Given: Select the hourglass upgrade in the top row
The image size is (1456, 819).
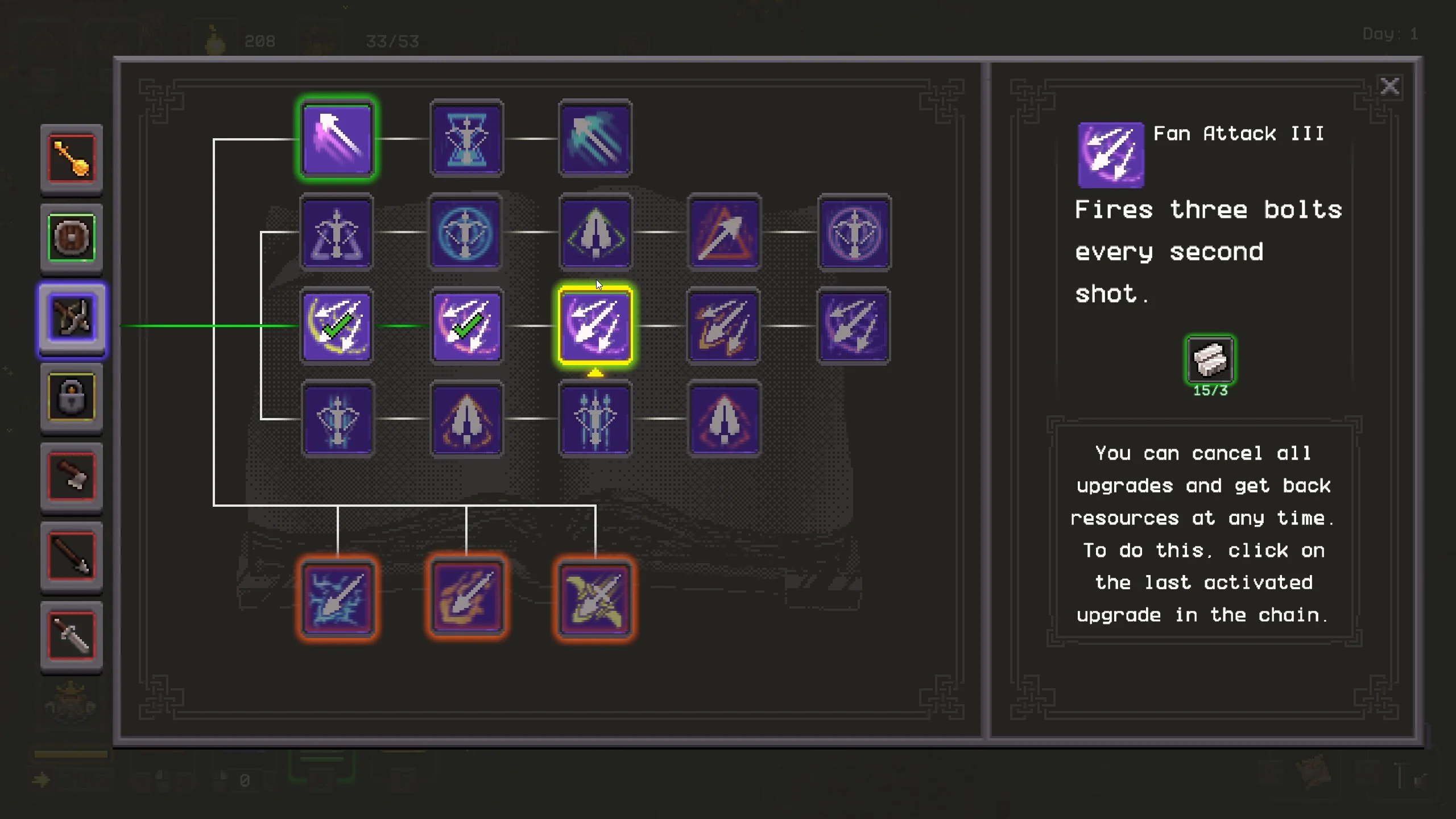Looking at the screenshot, I should pos(466,138).
